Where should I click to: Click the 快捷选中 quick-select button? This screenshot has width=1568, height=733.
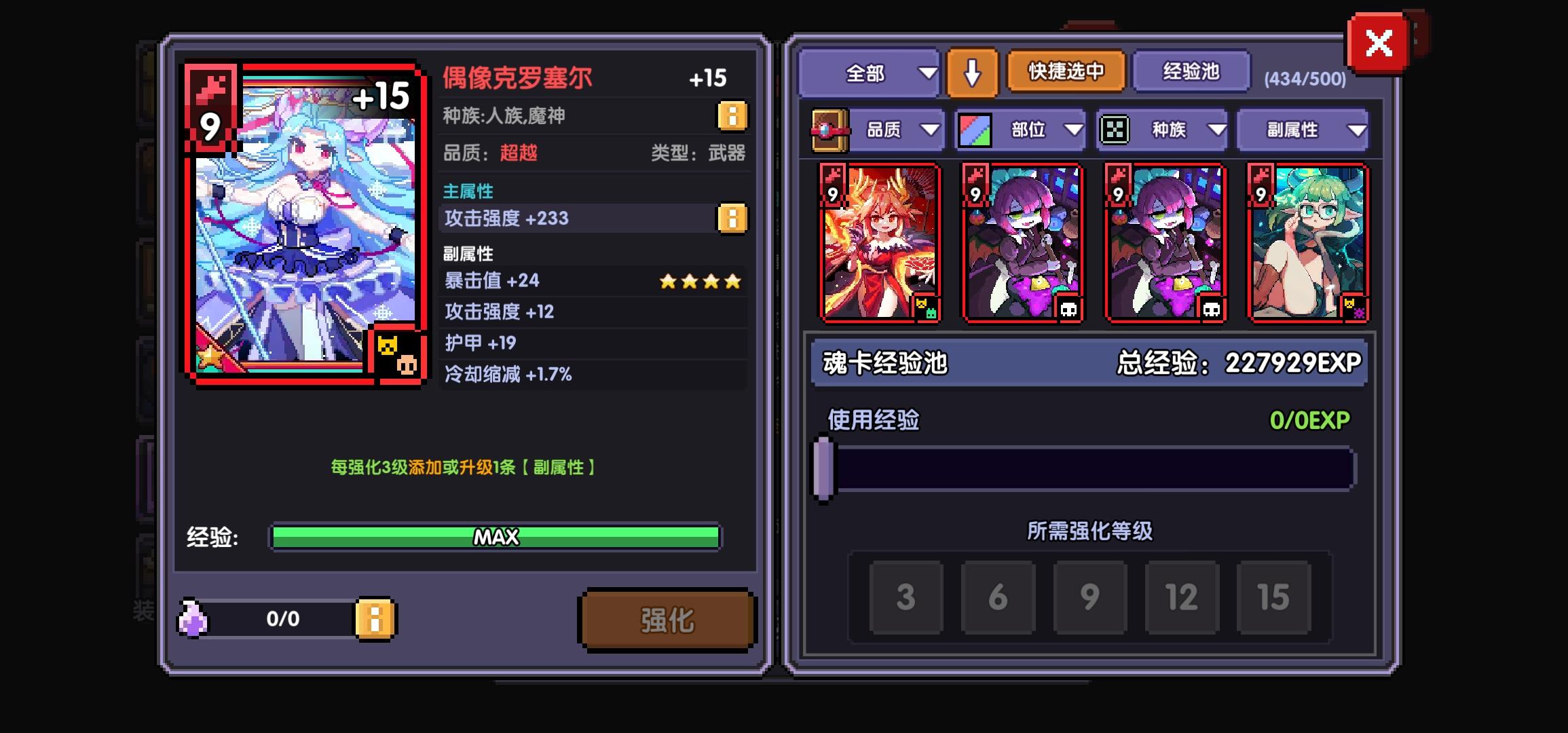(1066, 71)
